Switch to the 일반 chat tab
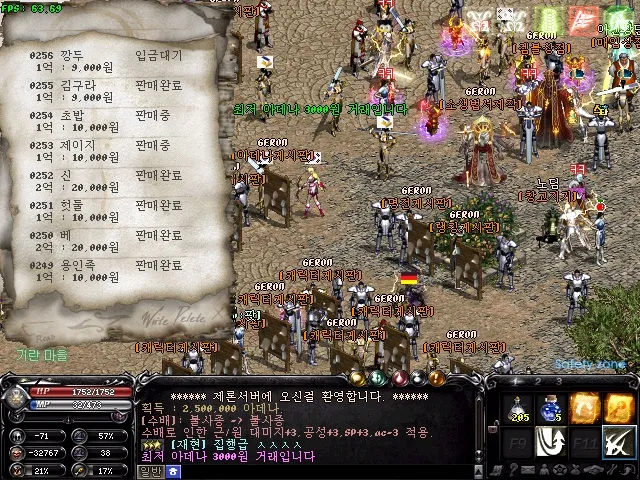This screenshot has width=640, height=480. (150, 471)
